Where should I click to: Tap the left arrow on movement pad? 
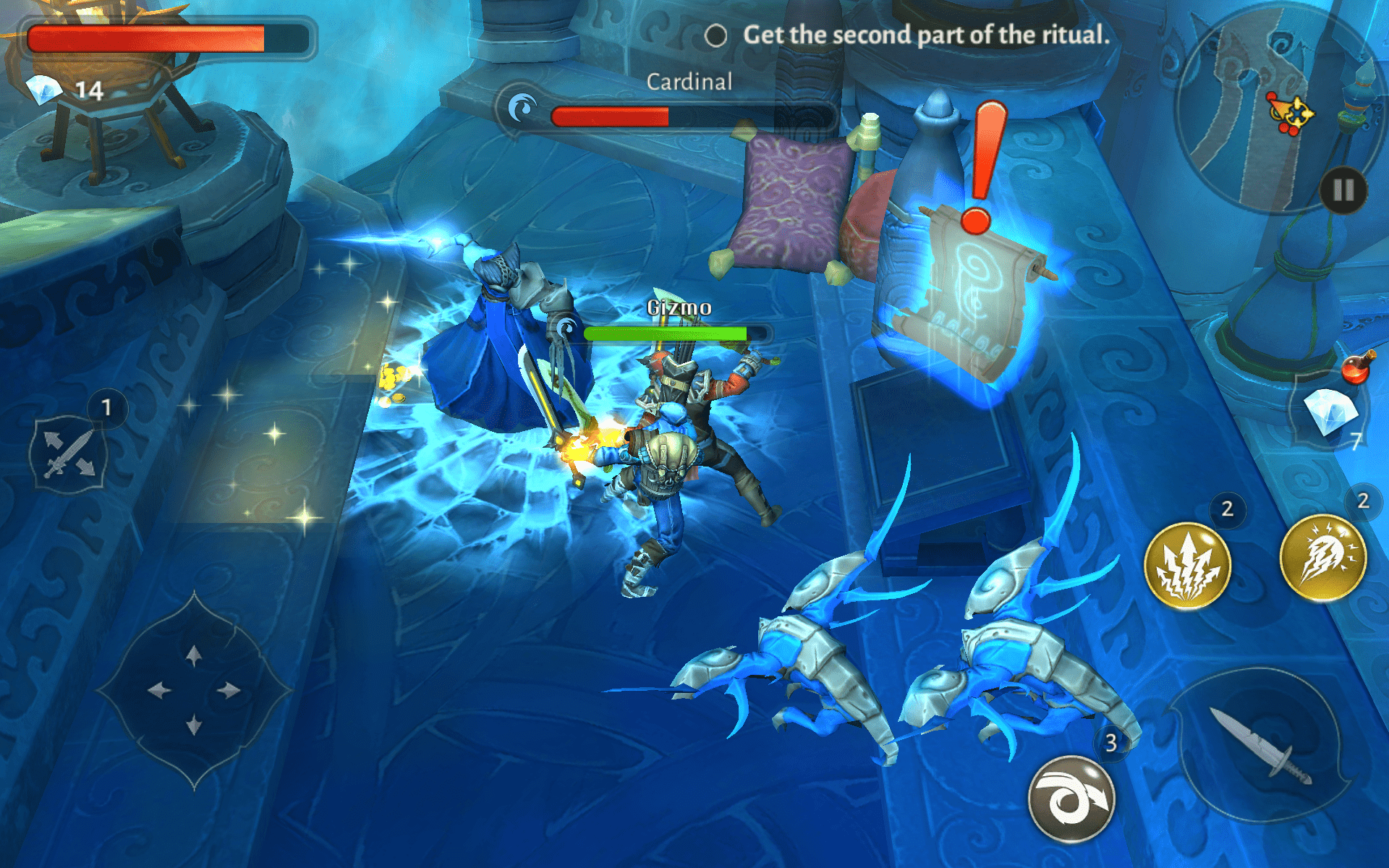tap(158, 690)
